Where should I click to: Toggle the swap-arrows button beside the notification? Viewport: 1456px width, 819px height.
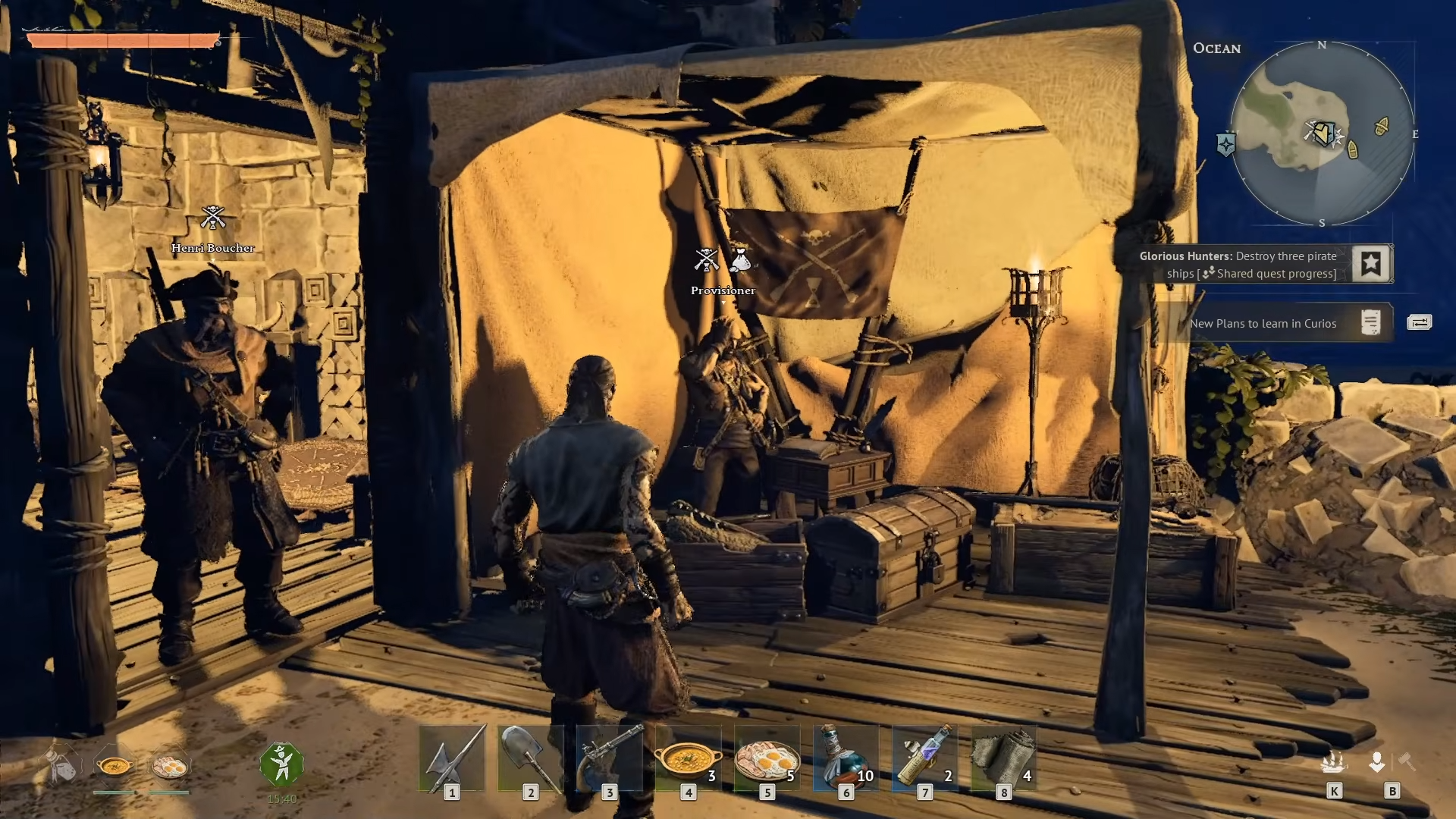point(1419,323)
